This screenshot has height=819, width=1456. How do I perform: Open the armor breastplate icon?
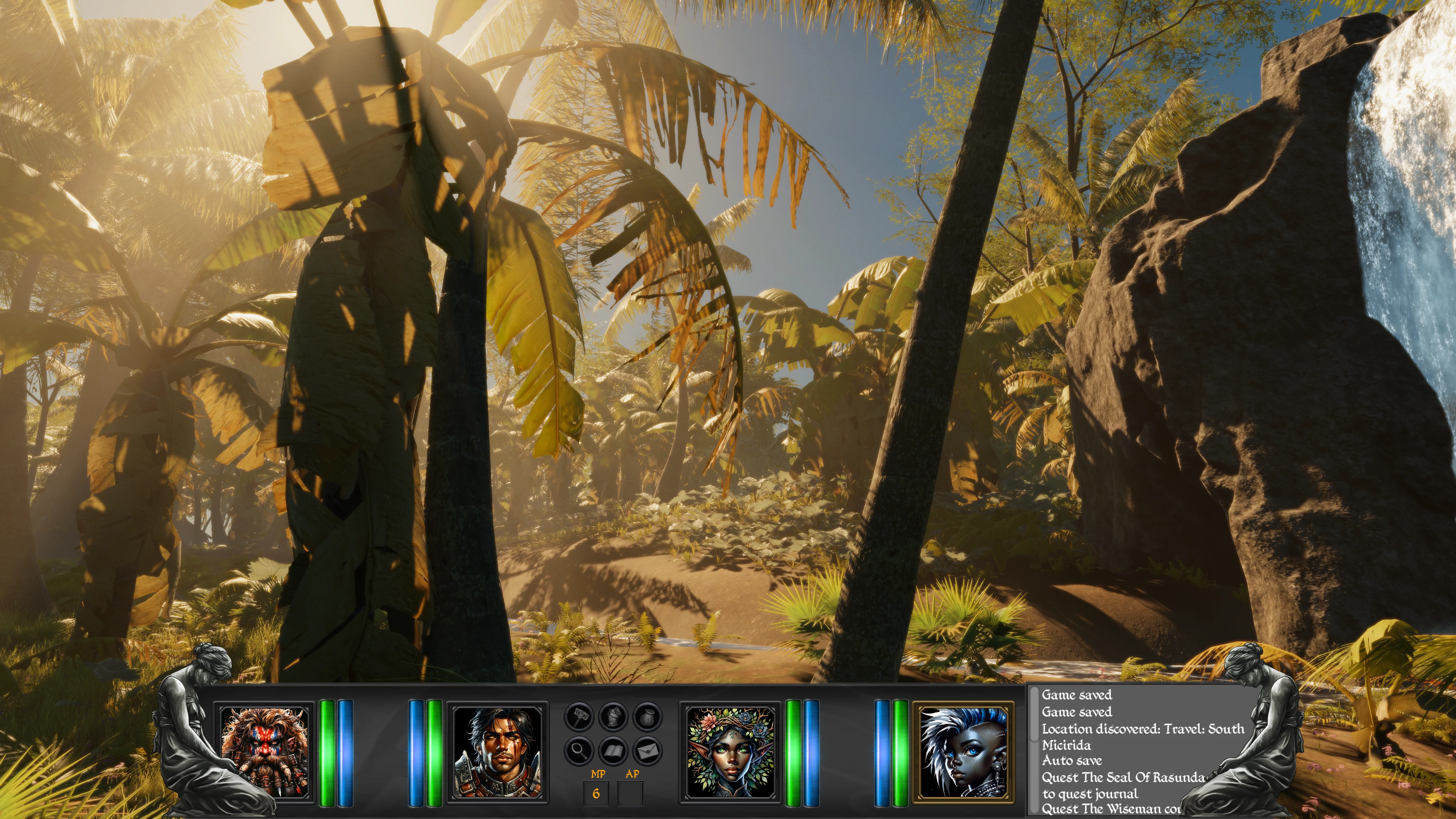pos(613,717)
